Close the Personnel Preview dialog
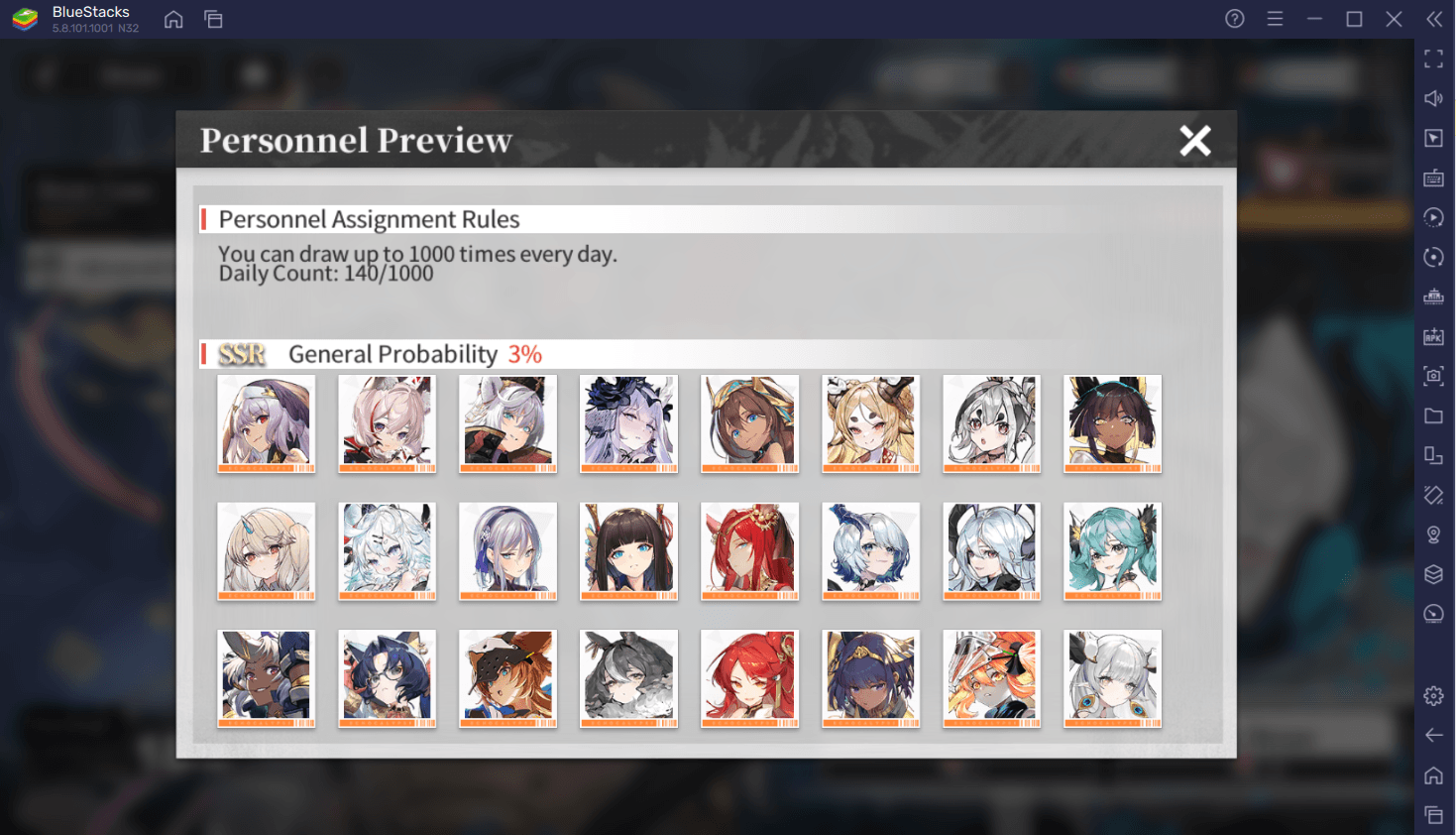The width and height of the screenshot is (1456, 835). pos(1195,140)
